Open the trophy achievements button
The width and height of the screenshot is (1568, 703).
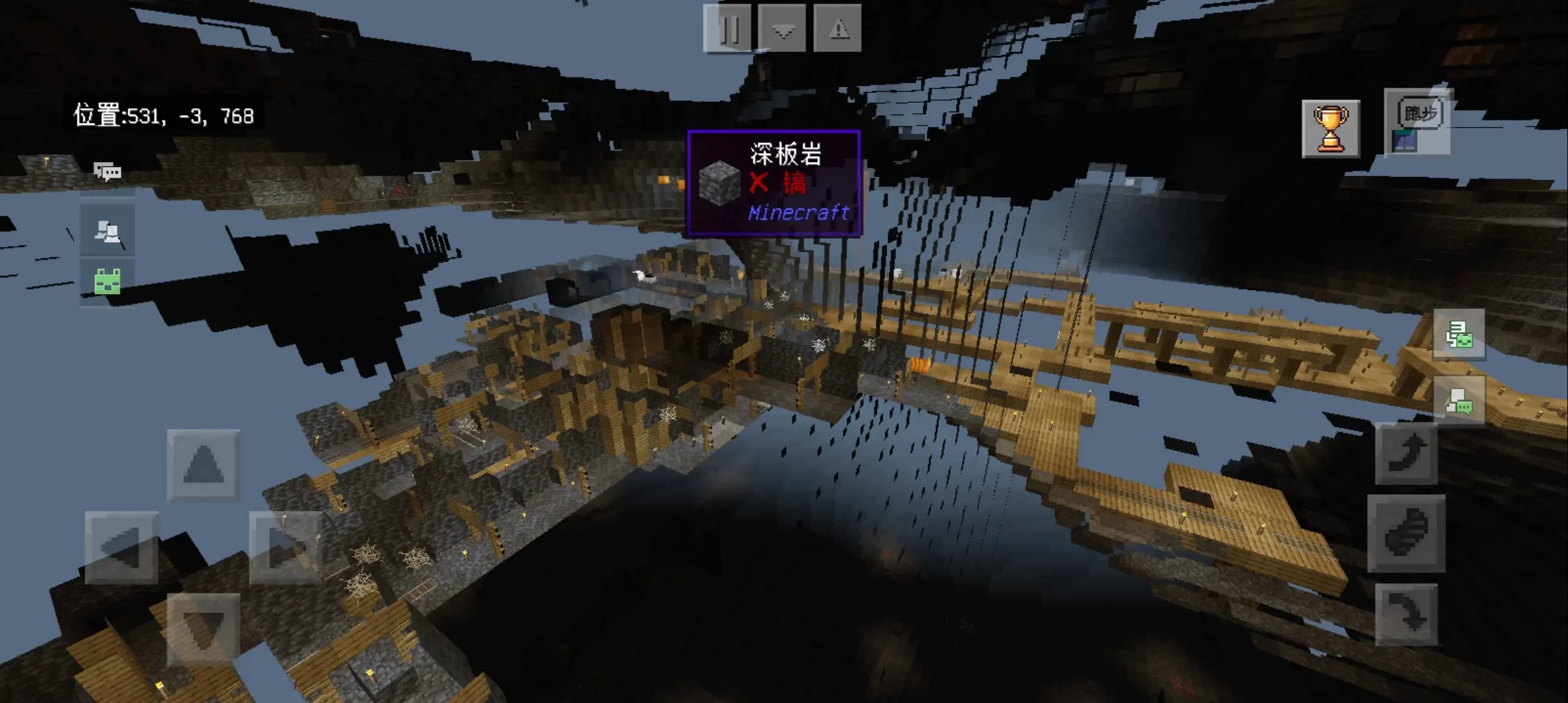[x=1330, y=129]
